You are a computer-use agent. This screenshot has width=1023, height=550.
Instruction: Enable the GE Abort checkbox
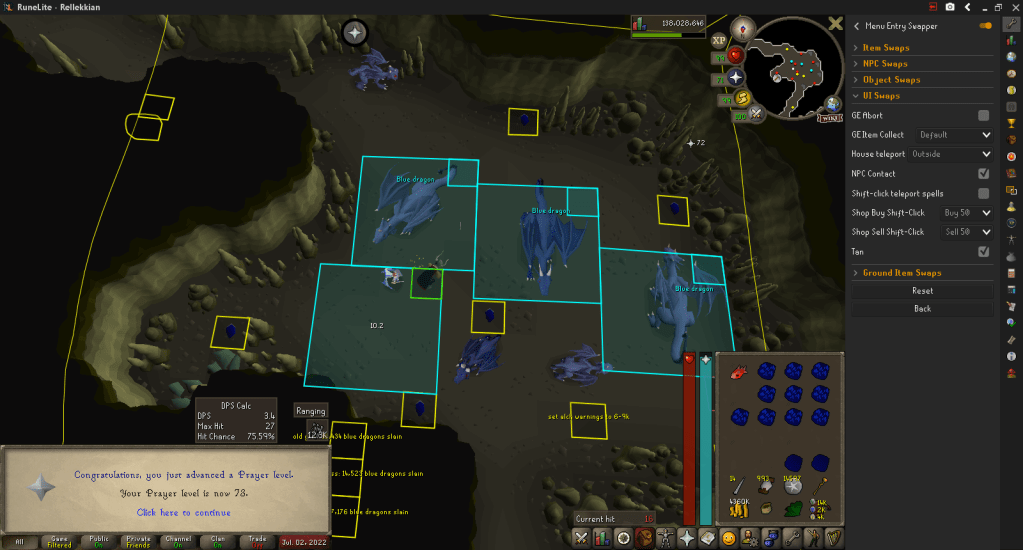pyautogui.click(x=984, y=115)
